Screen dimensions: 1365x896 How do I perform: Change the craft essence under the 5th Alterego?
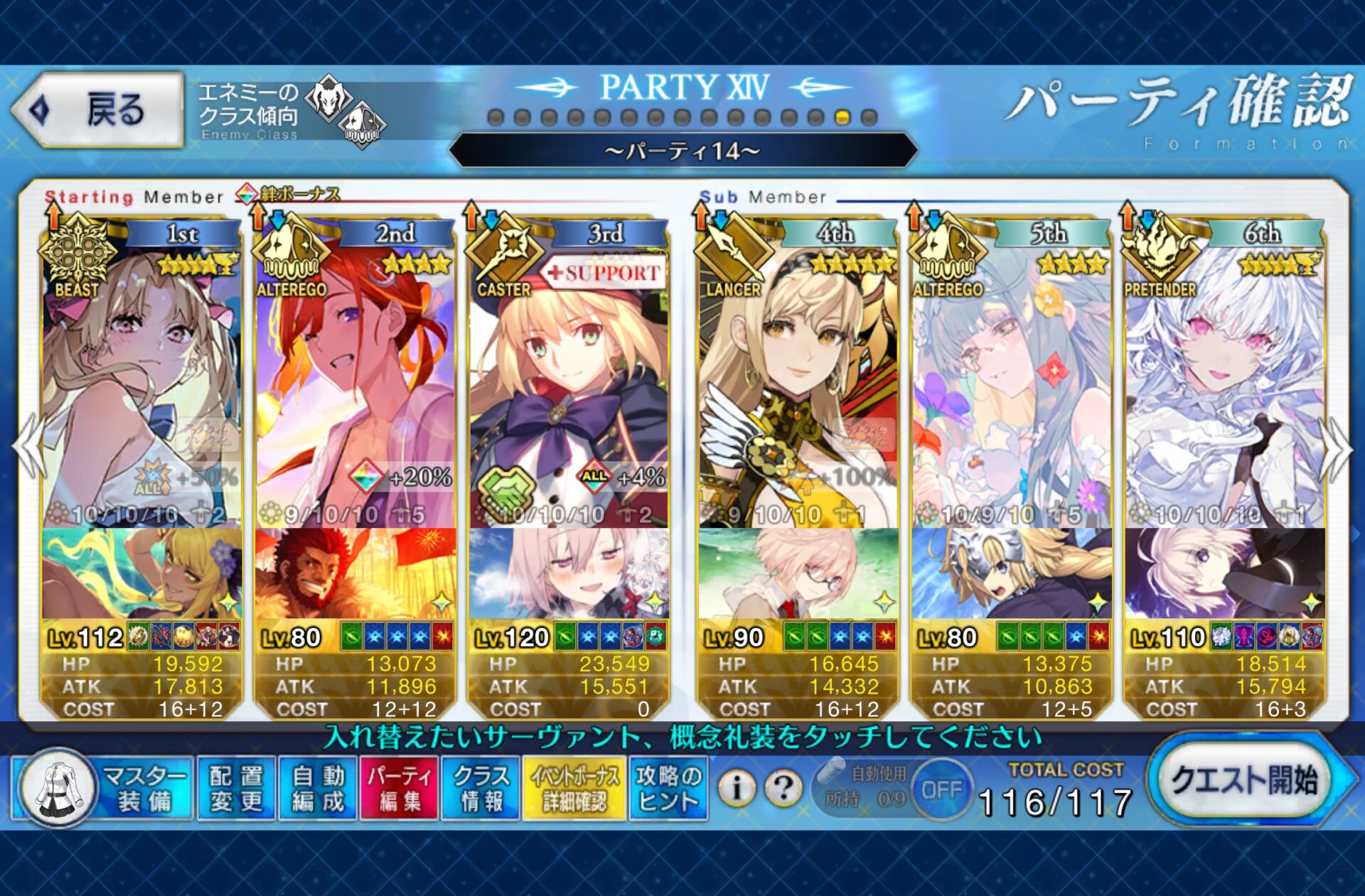click(x=1010, y=573)
